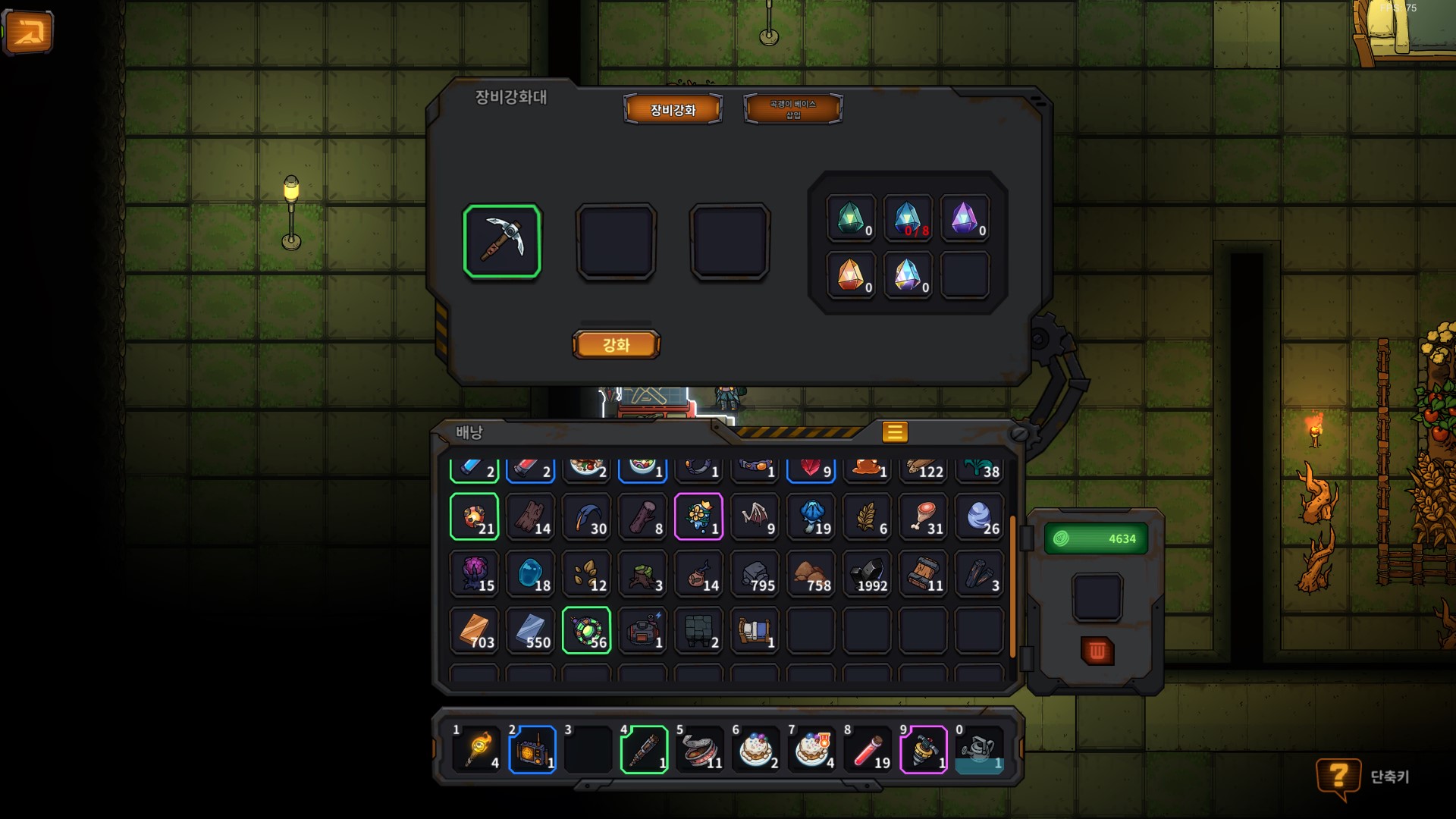Choose the green crystal material slot
The image size is (1456, 819).
[x=851, y=219]
